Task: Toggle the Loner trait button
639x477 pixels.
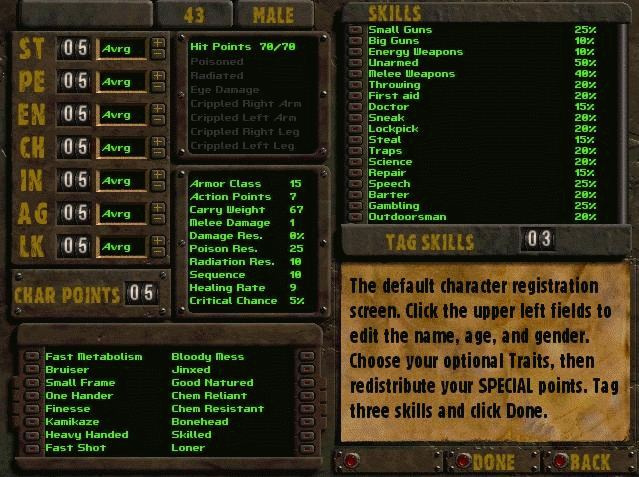Action: click(306, 448)
